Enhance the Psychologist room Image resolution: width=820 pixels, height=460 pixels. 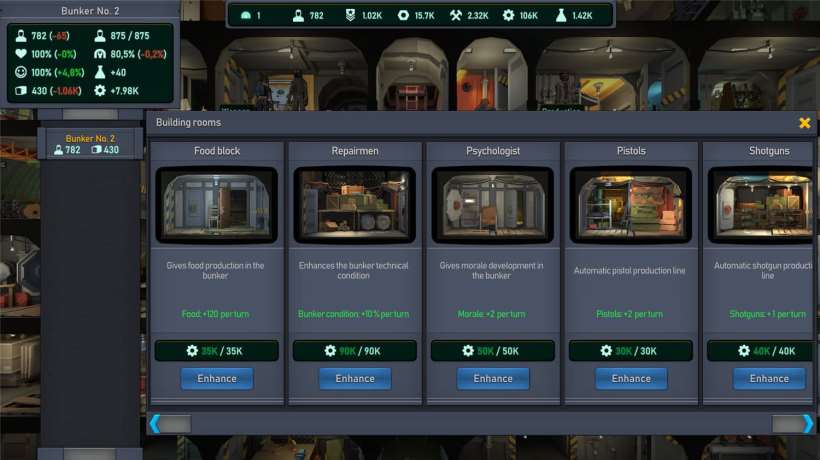pos(493,379)
